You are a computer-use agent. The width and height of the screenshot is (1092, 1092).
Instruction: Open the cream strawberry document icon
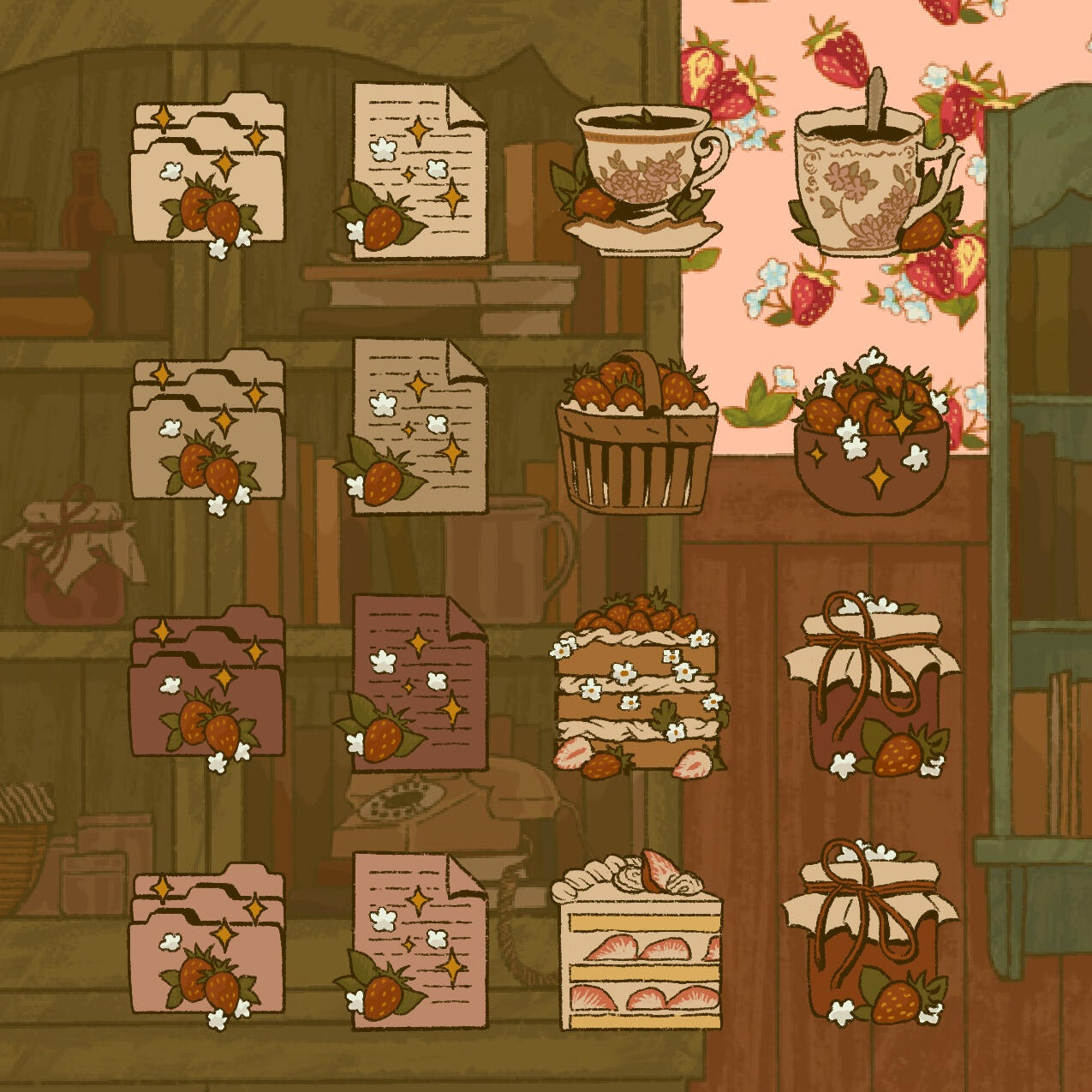(x=417, y=171)
